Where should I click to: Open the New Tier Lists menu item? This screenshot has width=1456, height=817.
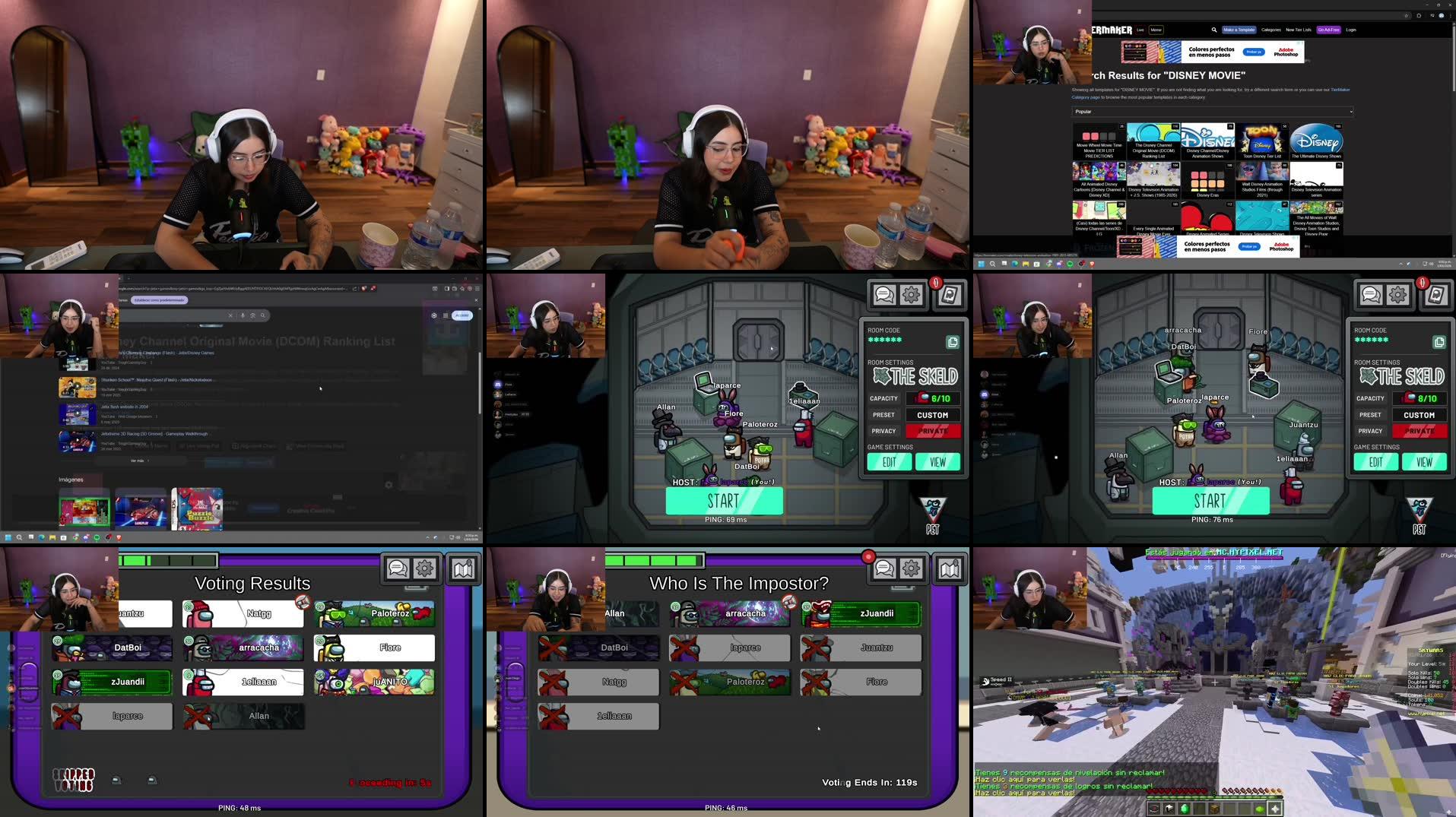click(x=1298, y=30)
